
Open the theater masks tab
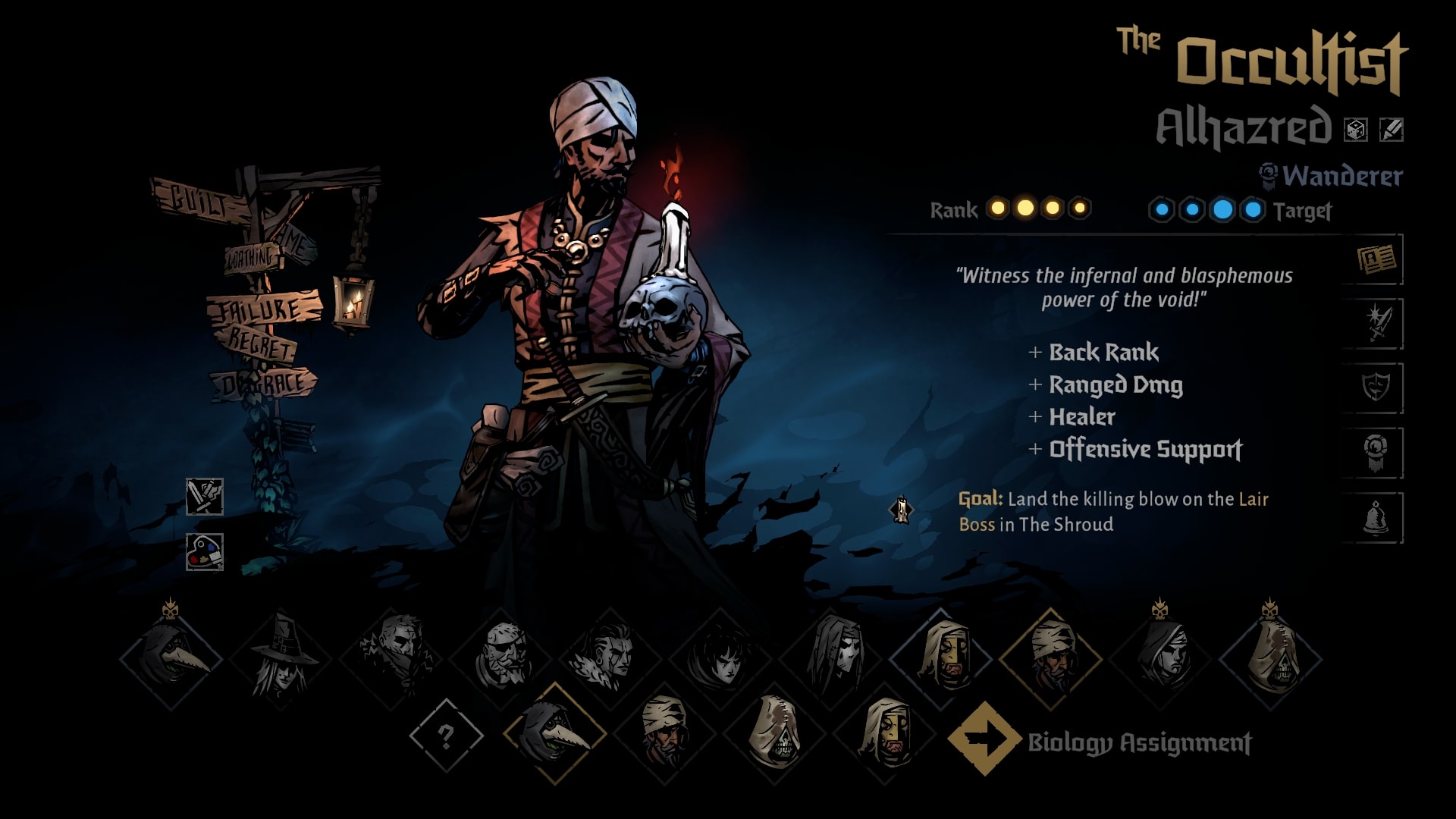tap(1376, 388)
